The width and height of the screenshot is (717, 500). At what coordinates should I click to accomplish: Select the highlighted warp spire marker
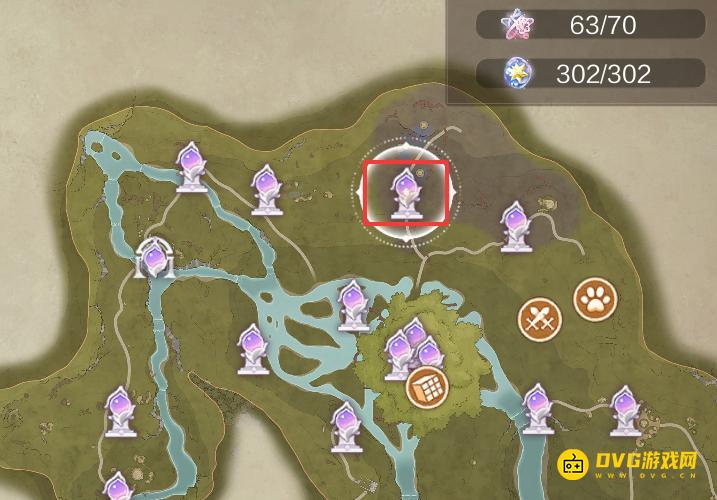(405, 193)
